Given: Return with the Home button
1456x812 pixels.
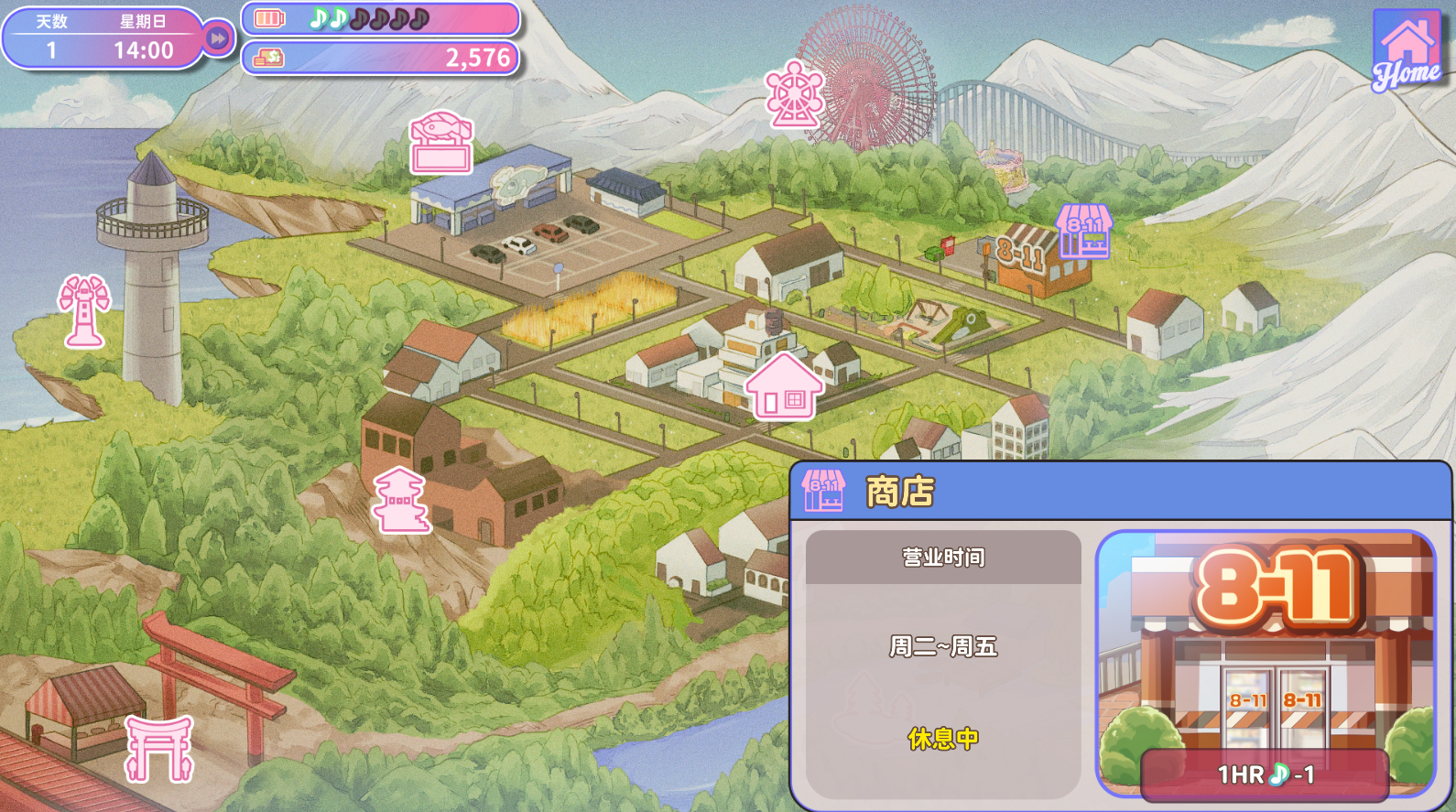Looking at the screenshot, I should (x=1407, y=51).
